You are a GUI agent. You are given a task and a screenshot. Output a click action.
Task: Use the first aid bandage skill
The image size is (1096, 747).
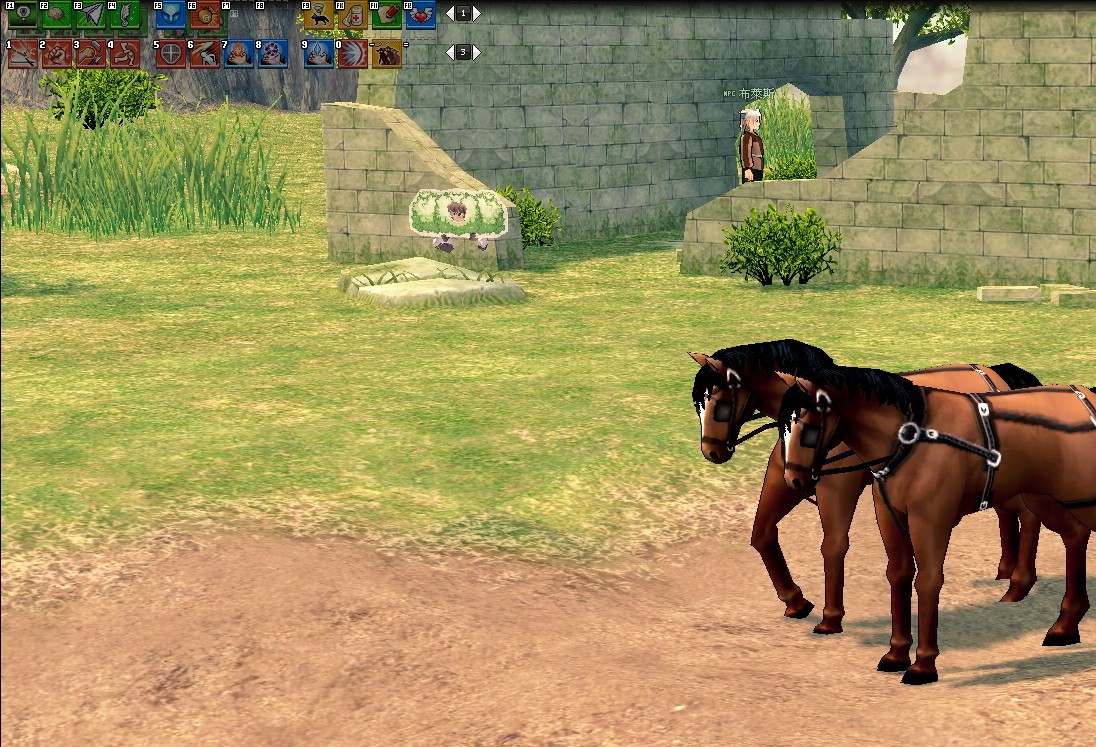[x=353, y=15]
